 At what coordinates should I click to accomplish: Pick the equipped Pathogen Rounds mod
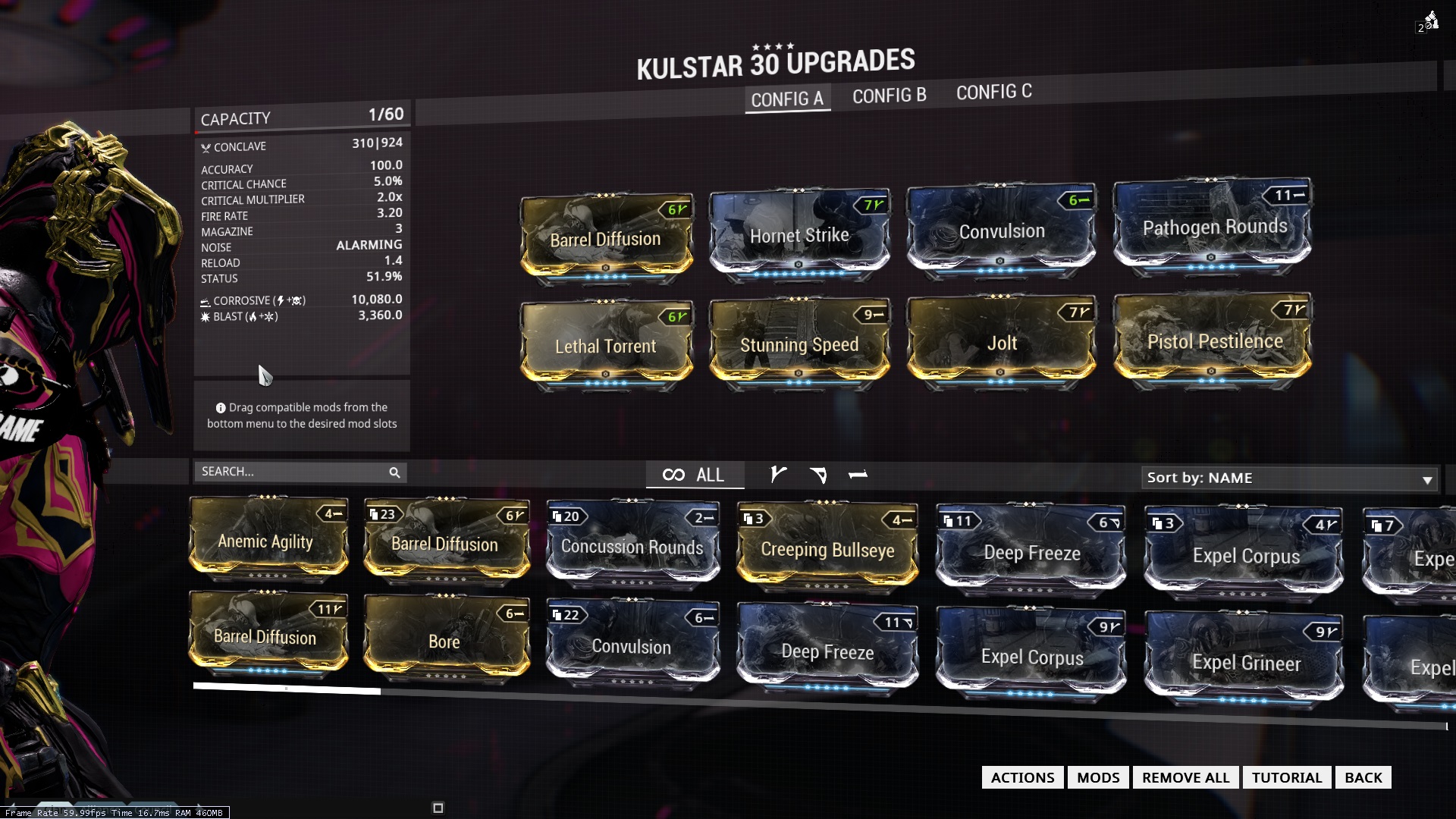(x=1213, y=227)
